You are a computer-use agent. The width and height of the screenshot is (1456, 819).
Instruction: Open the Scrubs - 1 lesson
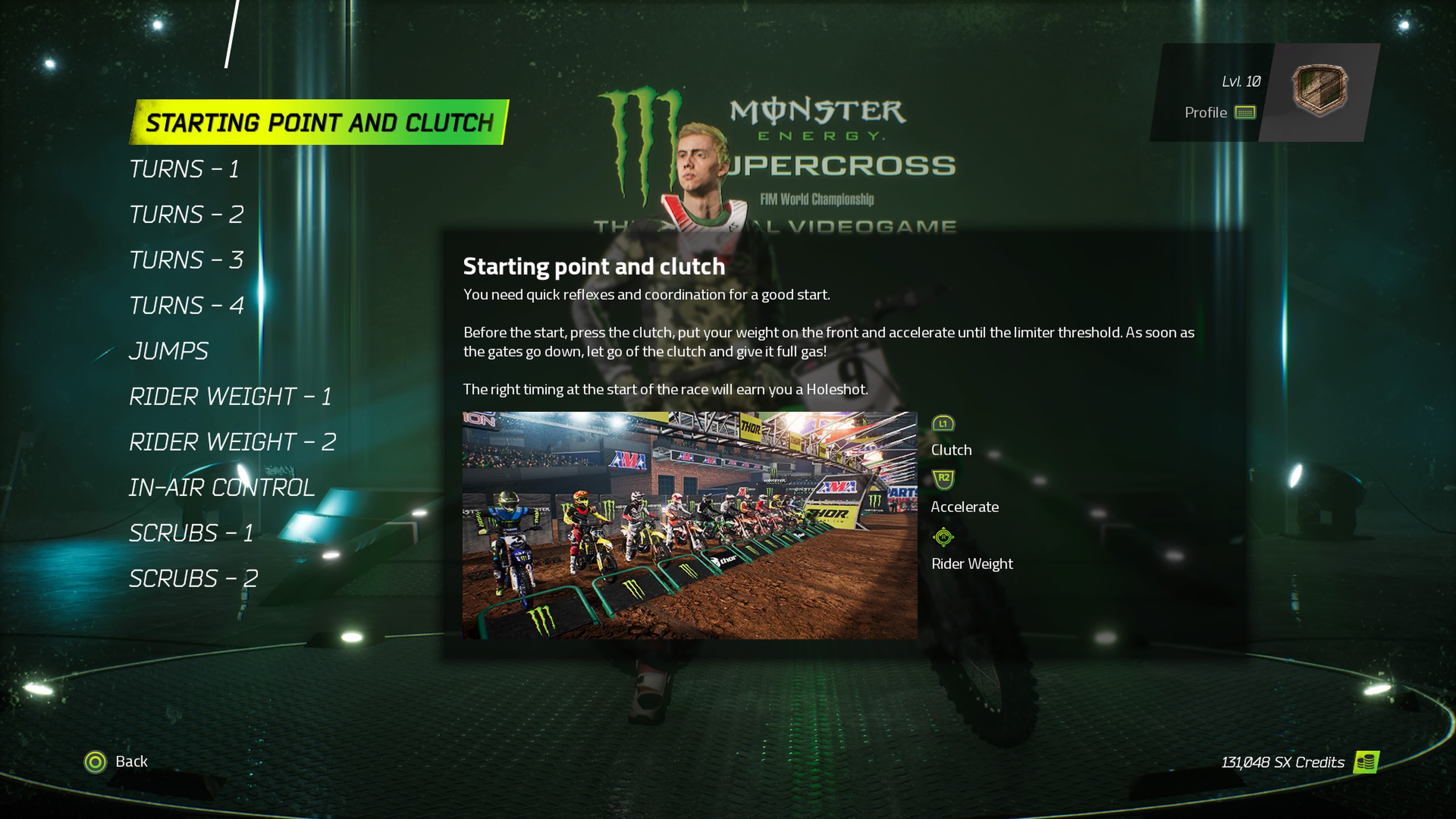(191, 532)
